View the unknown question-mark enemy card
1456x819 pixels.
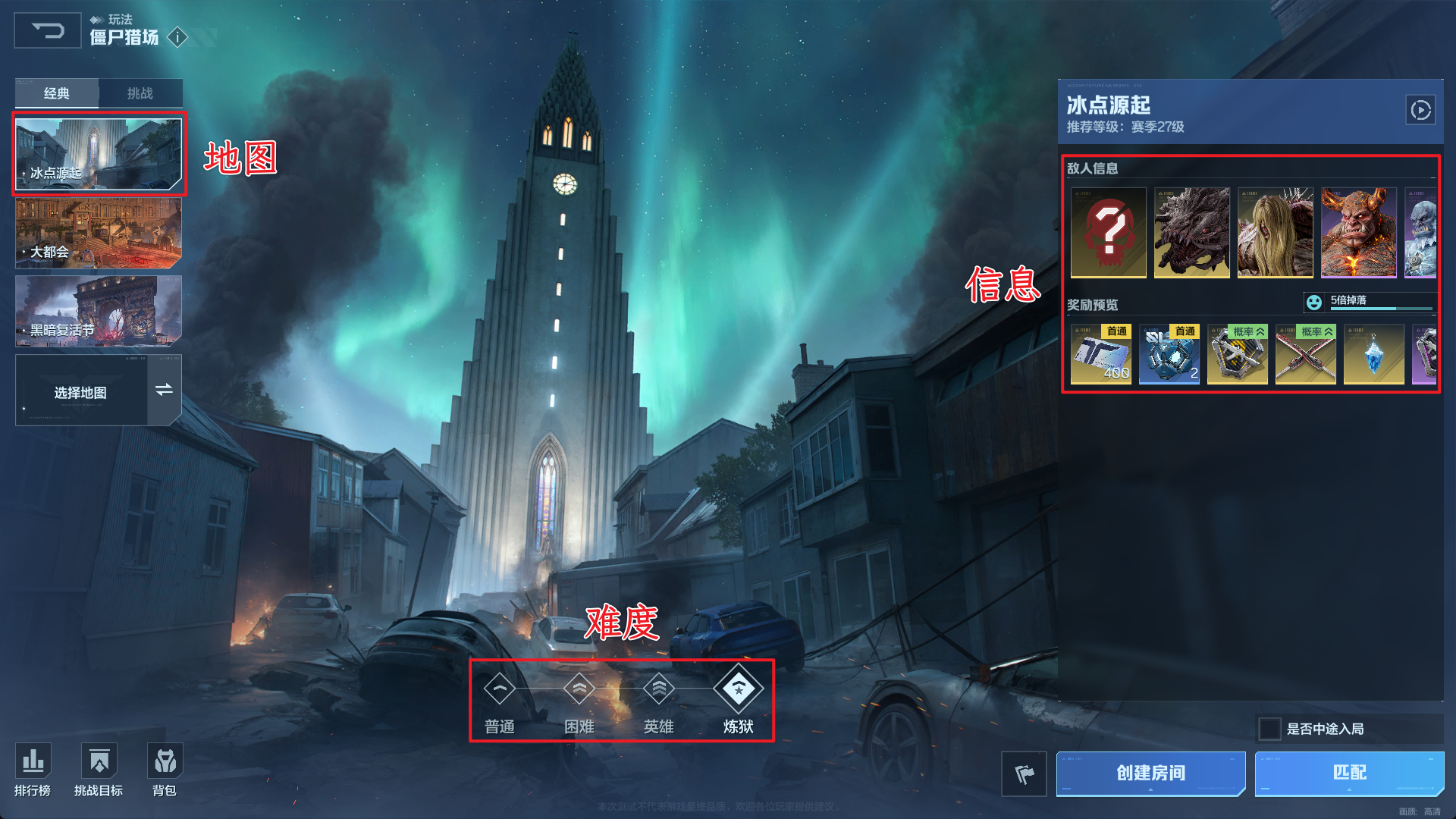(x=1109, y=233)
